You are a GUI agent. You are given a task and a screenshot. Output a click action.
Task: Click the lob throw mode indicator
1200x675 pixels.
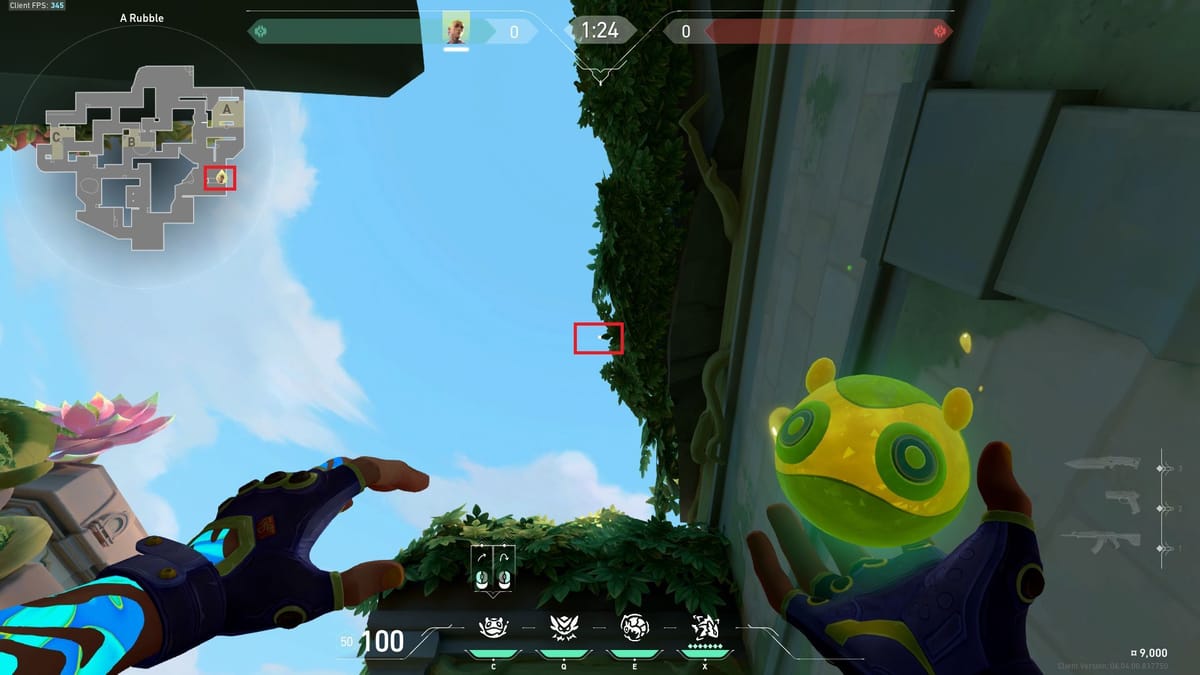pos(504,567)
